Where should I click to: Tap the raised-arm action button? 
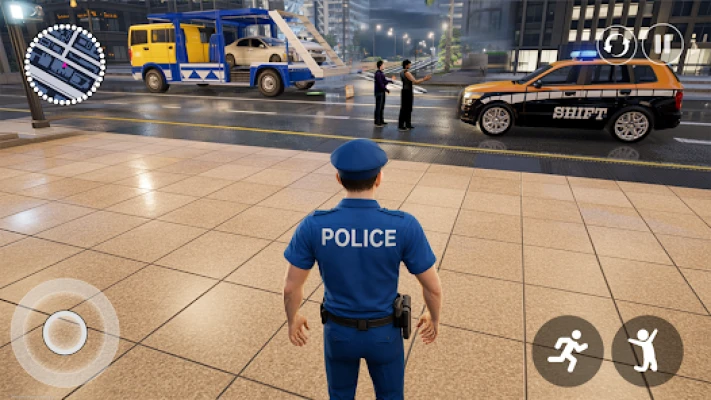647,351
